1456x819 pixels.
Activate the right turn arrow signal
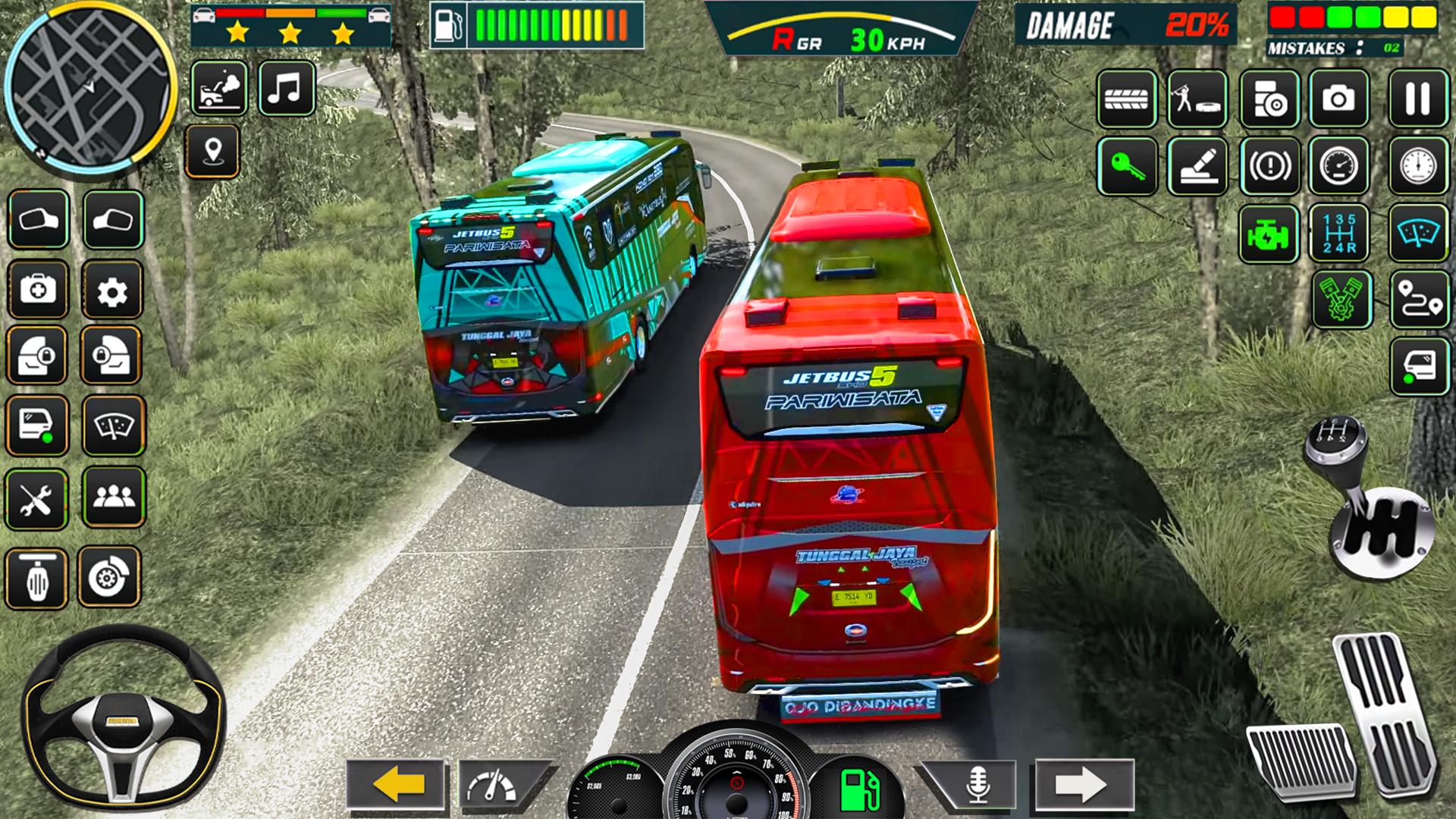[x=1083, y=783]
